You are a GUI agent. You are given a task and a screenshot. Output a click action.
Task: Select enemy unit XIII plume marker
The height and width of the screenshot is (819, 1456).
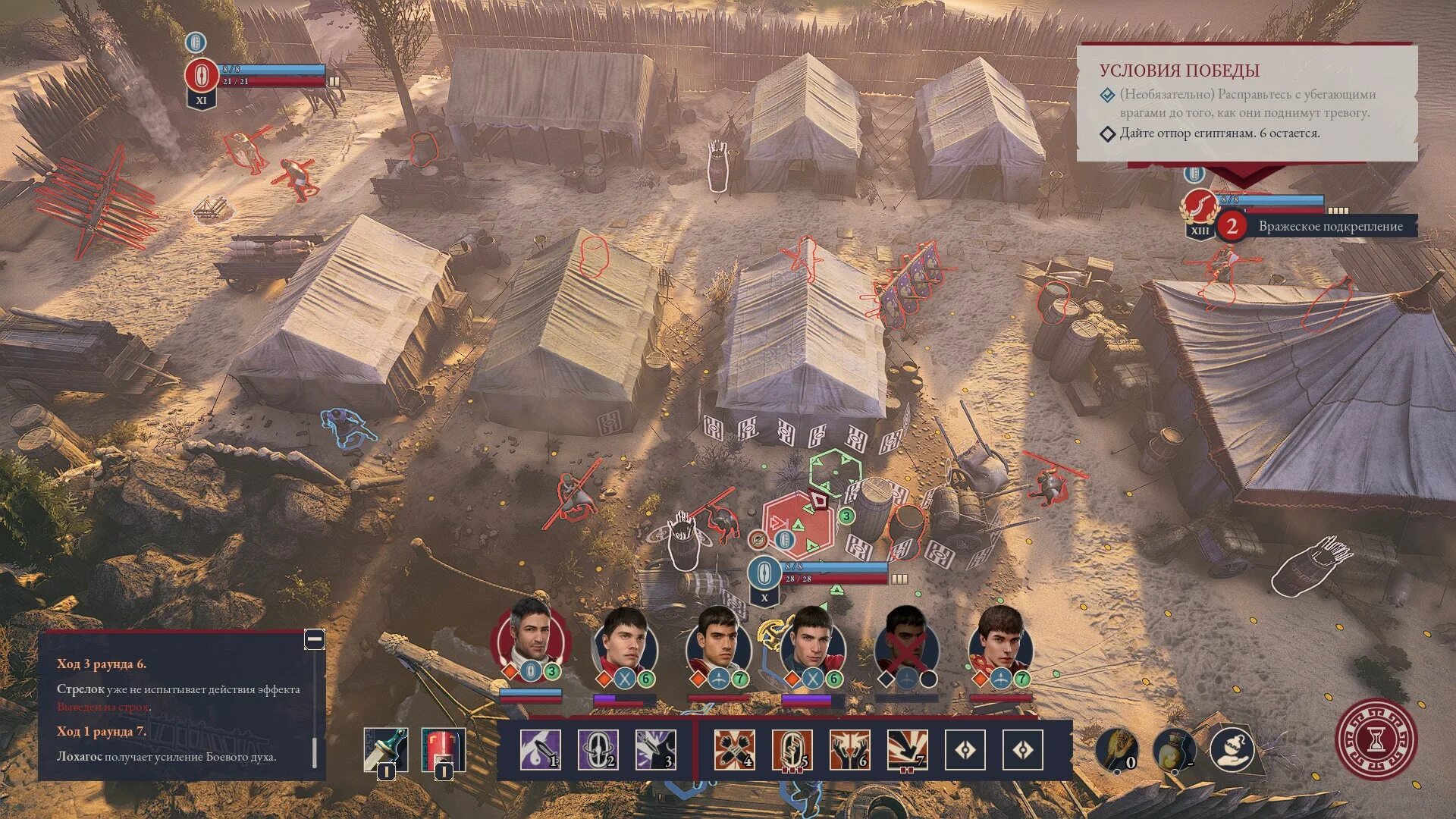coord(1200,206)
